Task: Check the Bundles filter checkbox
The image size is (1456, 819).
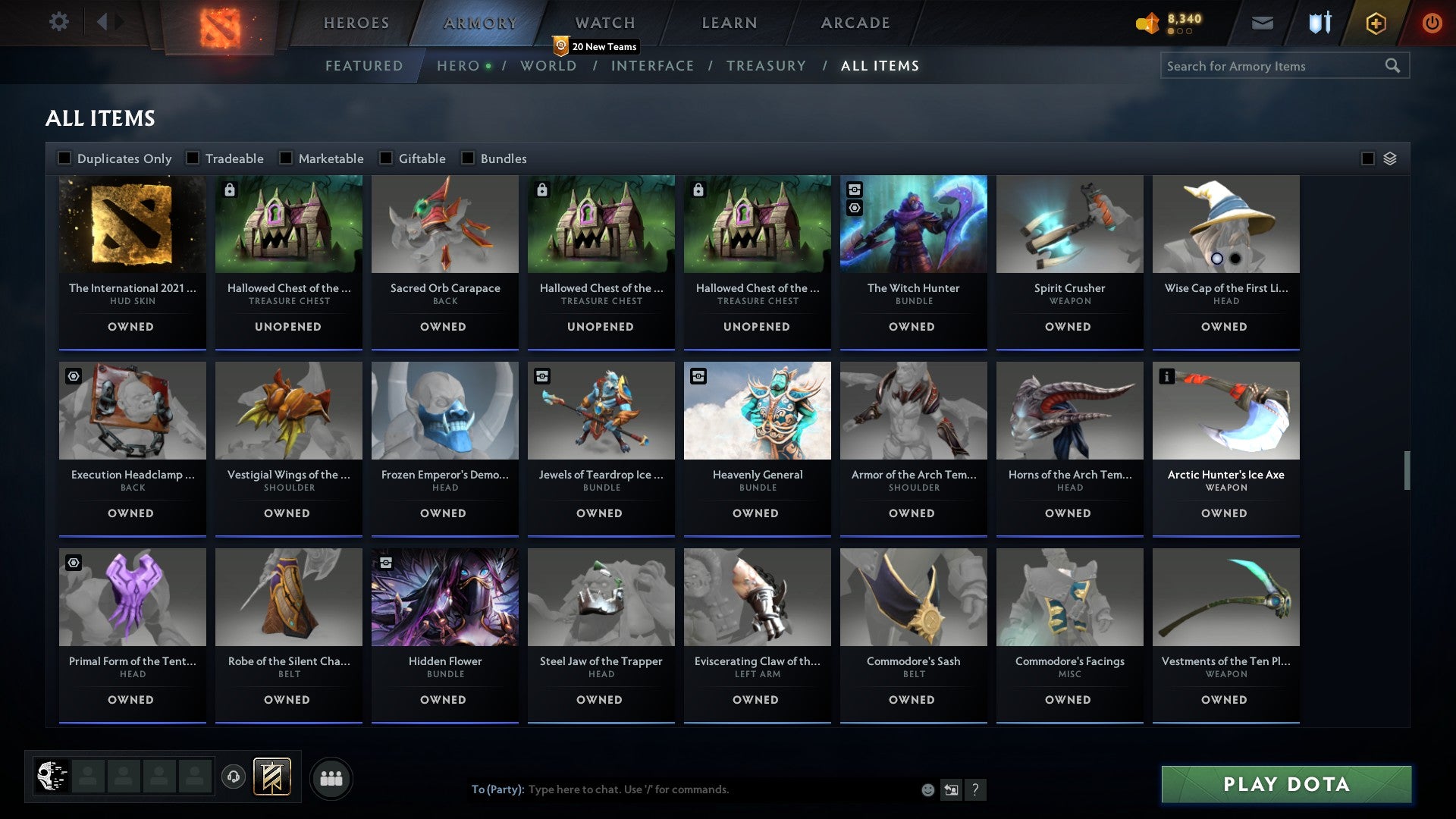Action: coord(467,158)
